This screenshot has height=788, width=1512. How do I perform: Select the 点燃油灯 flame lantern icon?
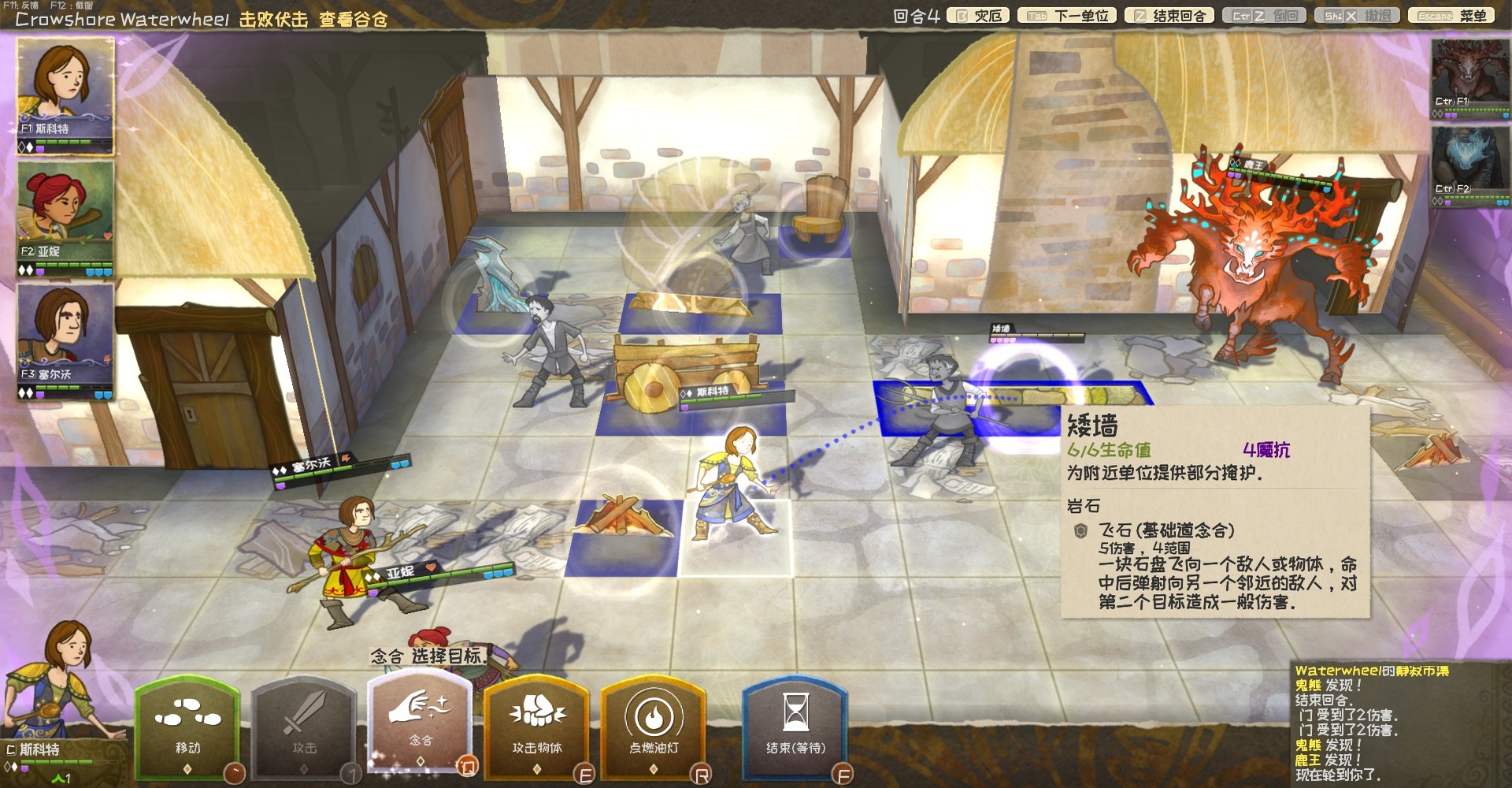tap(654, 725)
